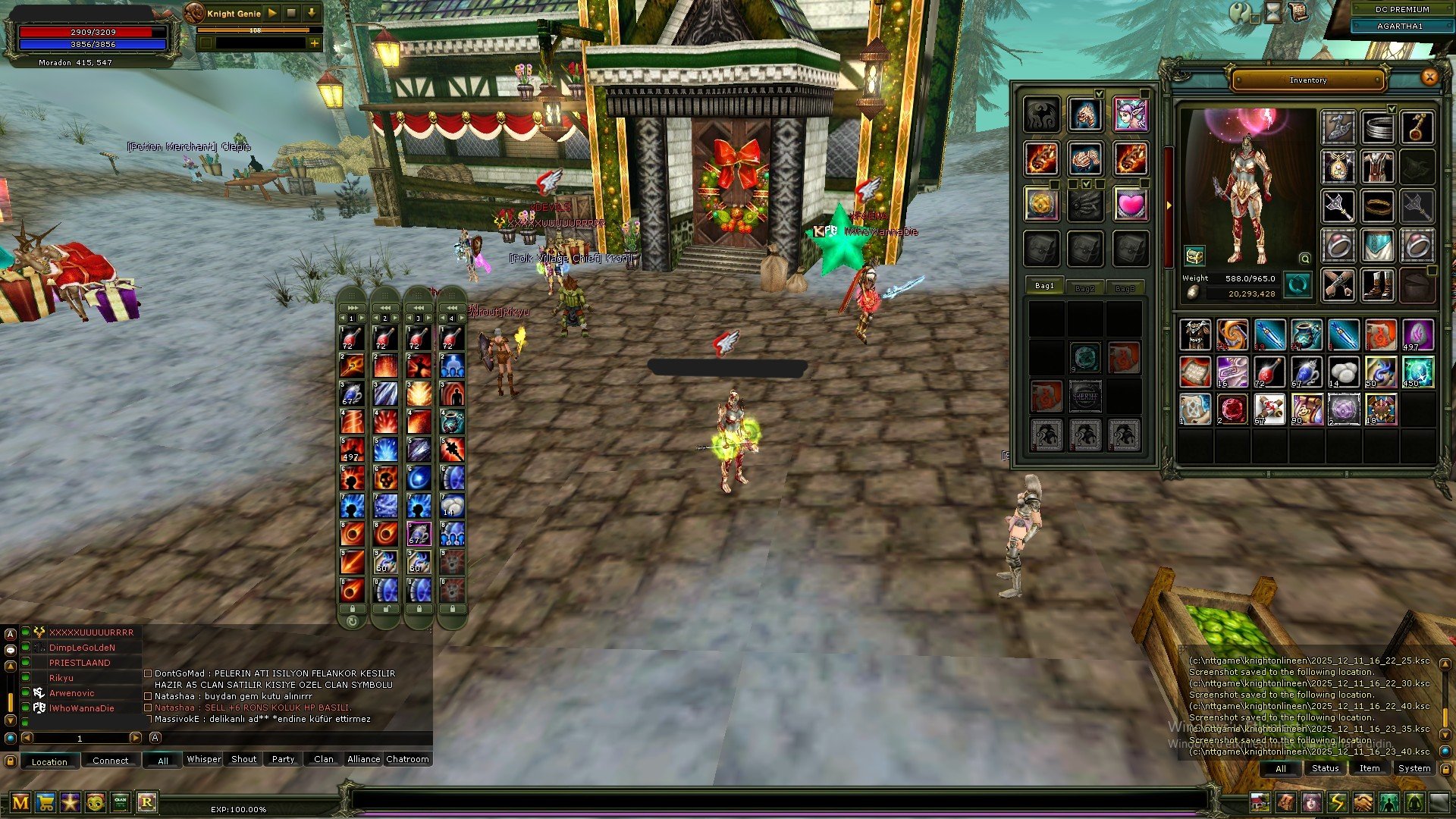The height and width of the screenshot is (819, 1456).
Task: Show the Status log tab
Action: (1325, 768)
